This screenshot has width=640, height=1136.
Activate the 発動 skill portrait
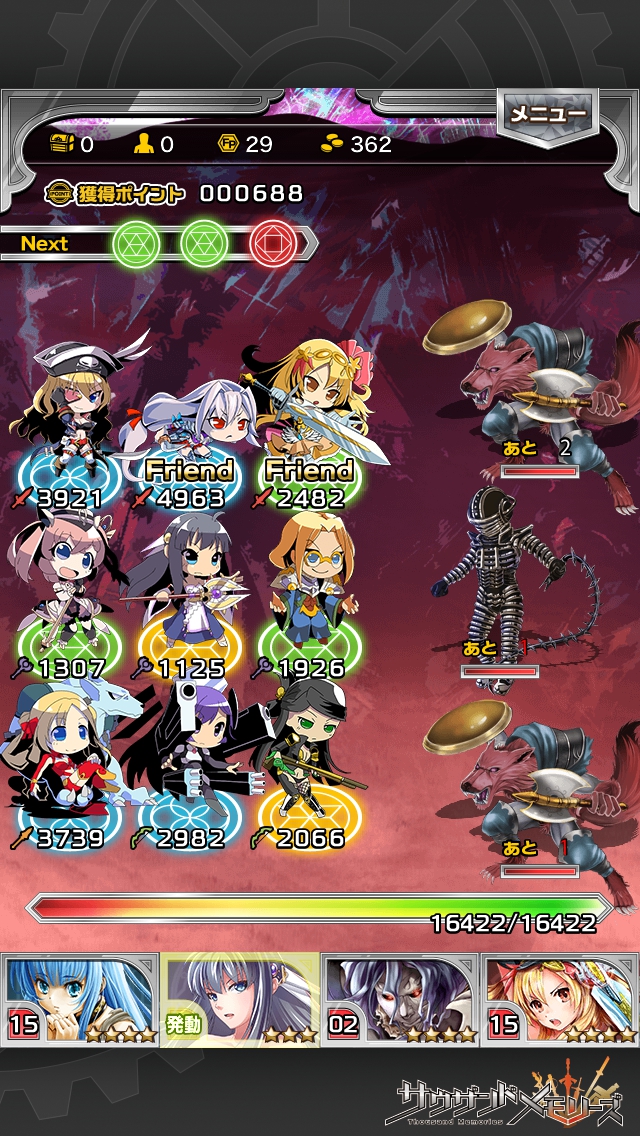click(x=240, y=999)
